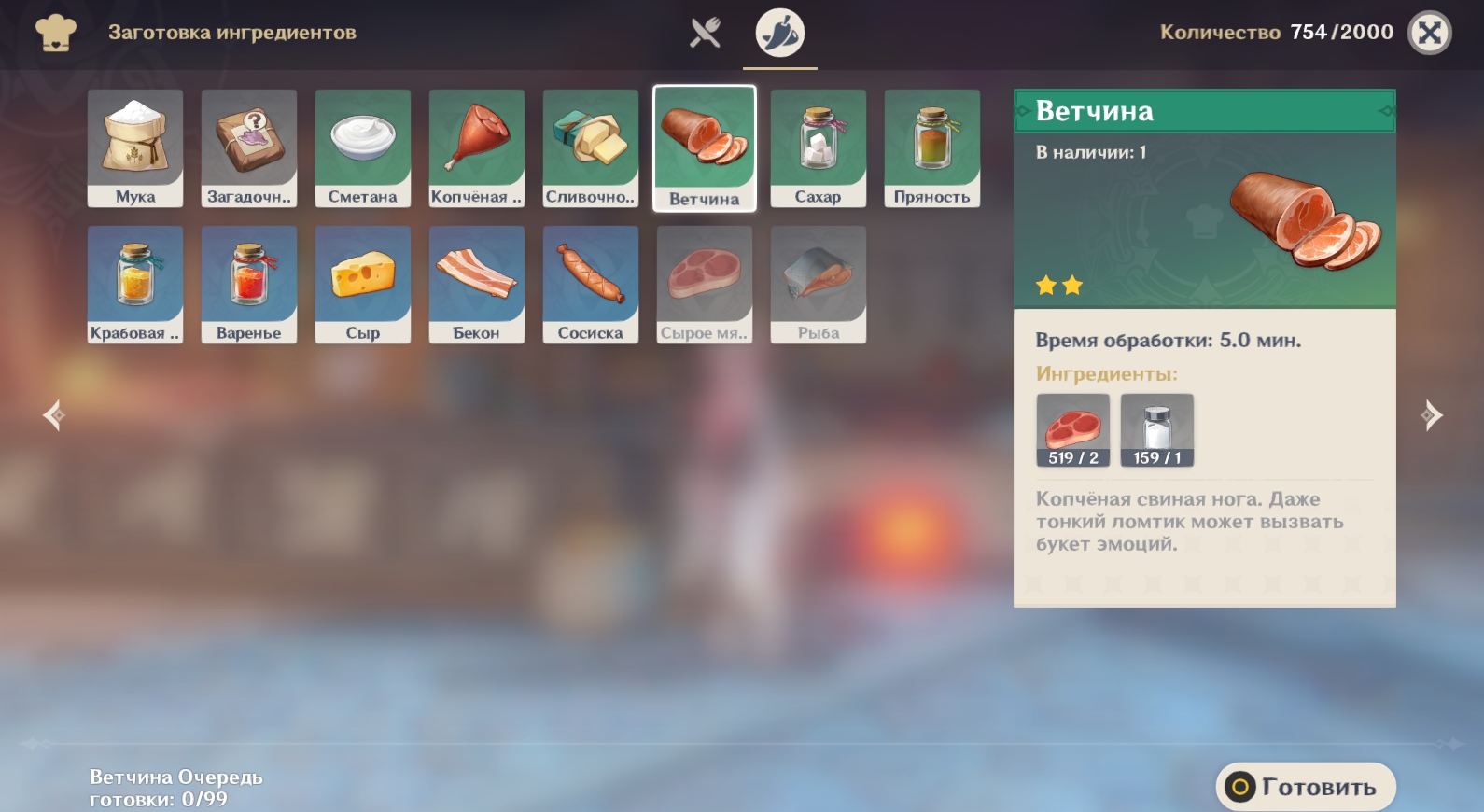Open the Крабовая crab roe recipe

tap(135, 284)
